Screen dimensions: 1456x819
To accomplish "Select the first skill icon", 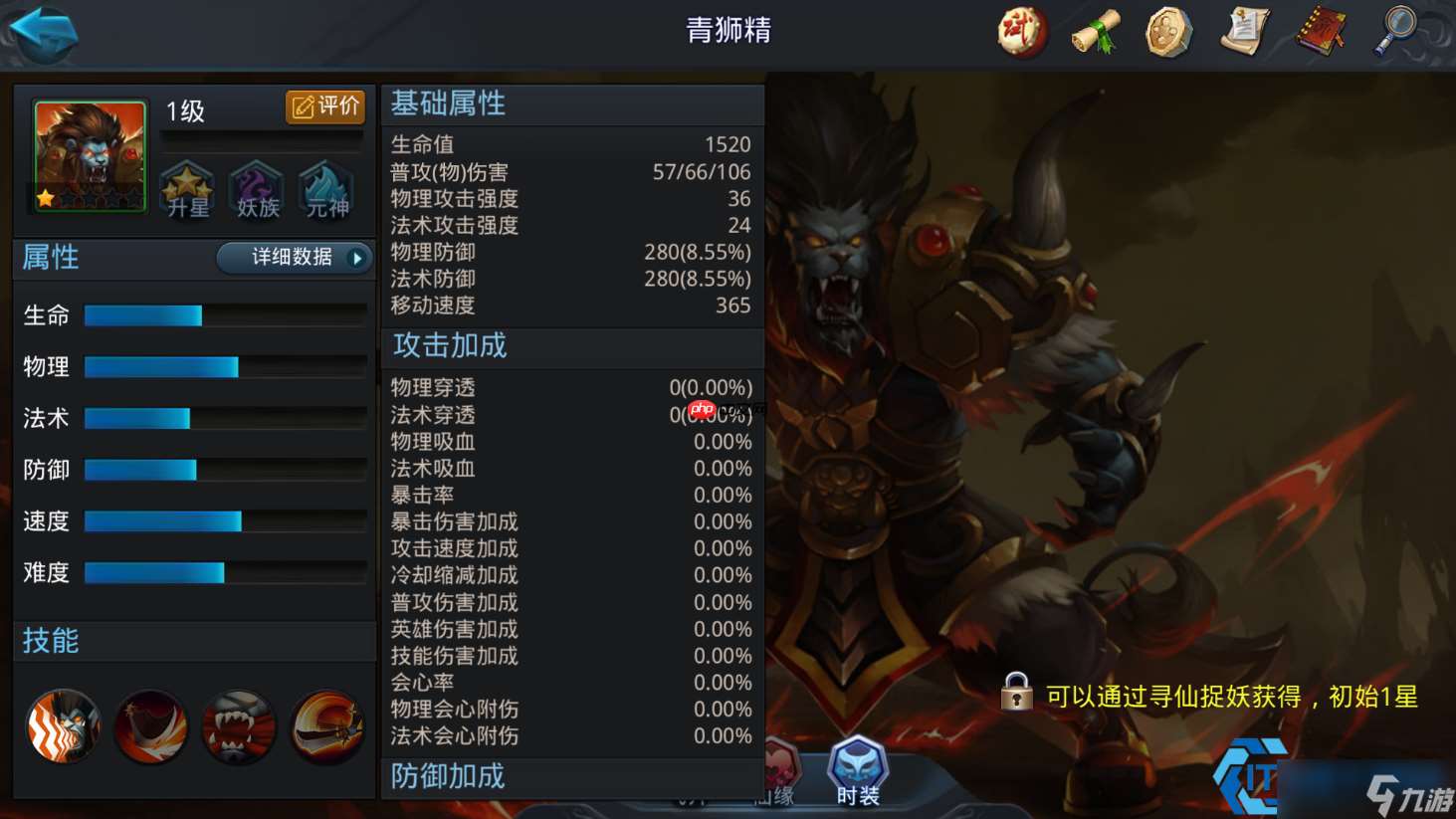I will pos(62,726).
